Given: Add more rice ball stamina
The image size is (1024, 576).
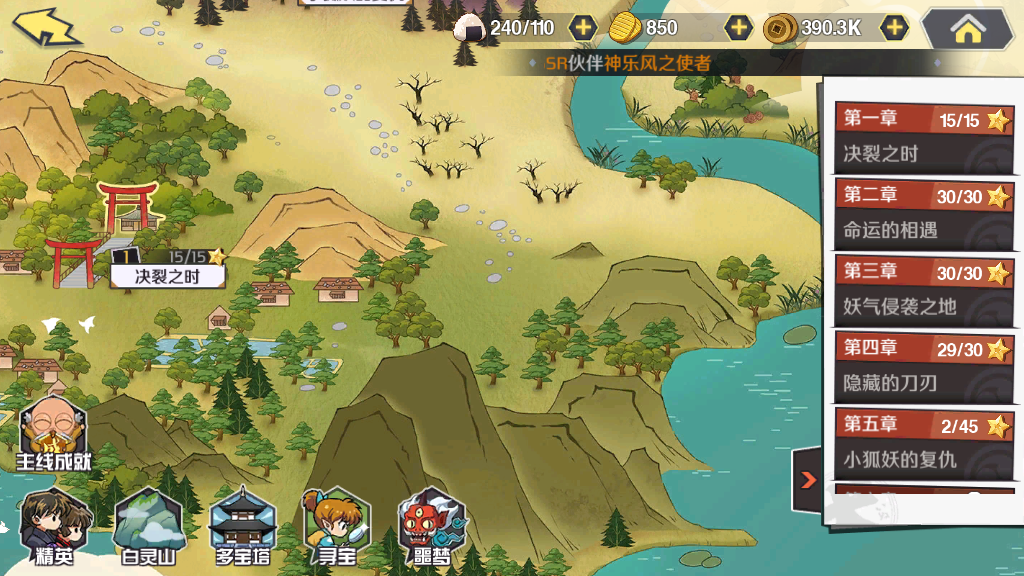Looking at the screenshot, I should coord(582,28).
